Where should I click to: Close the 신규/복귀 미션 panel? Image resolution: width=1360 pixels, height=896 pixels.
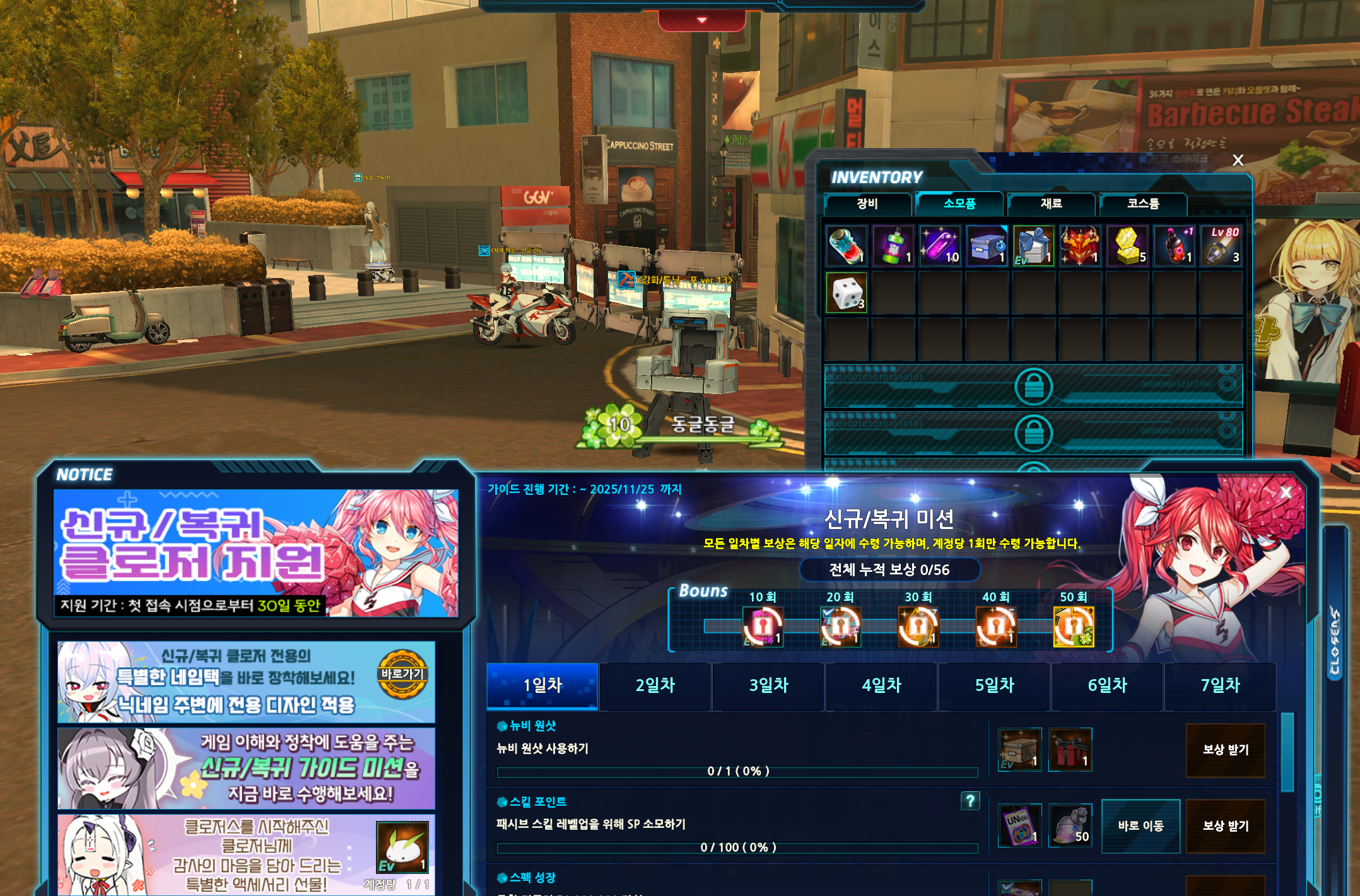click(x=1286, y=492)
